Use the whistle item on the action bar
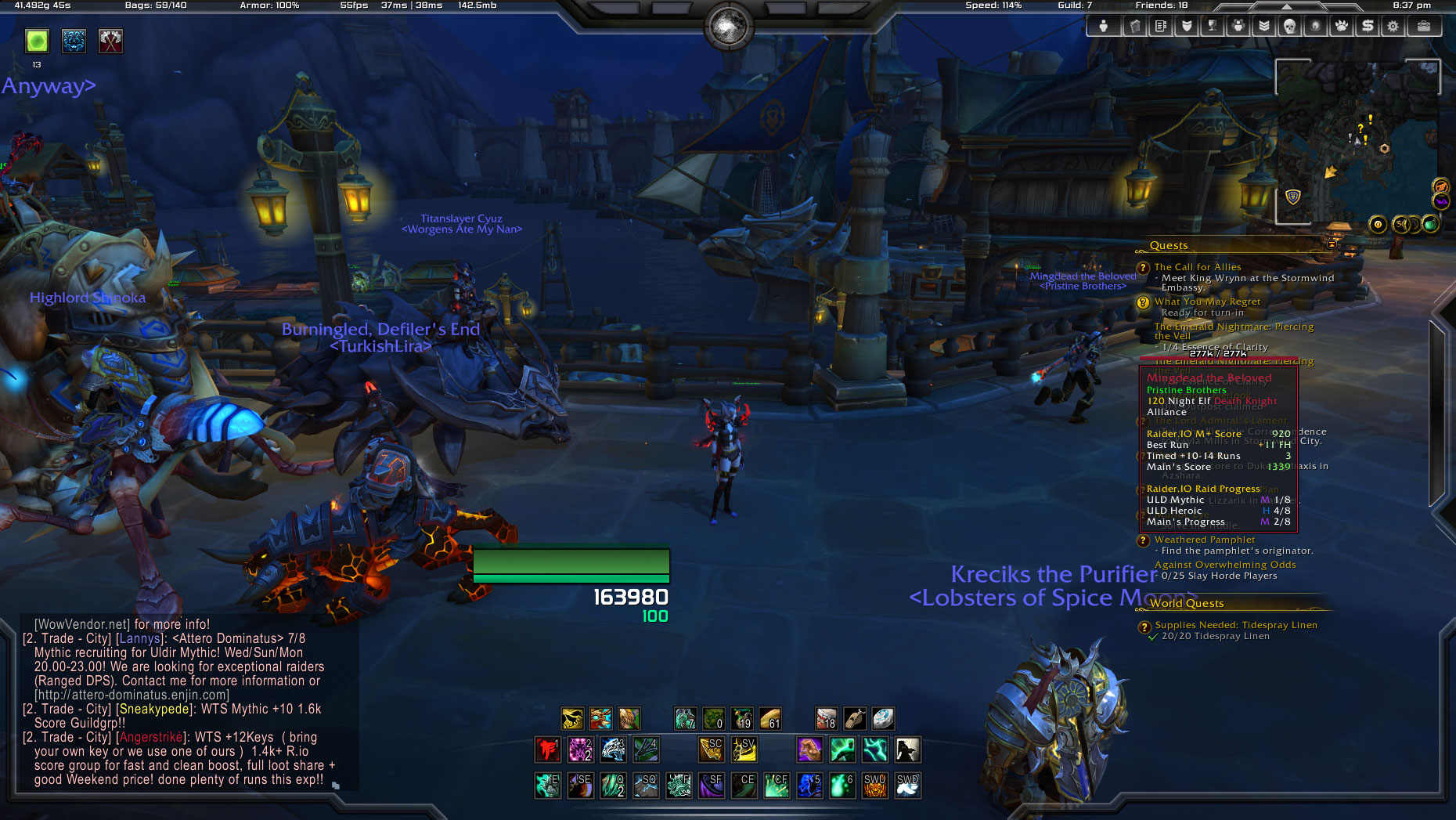 (855, 718)
